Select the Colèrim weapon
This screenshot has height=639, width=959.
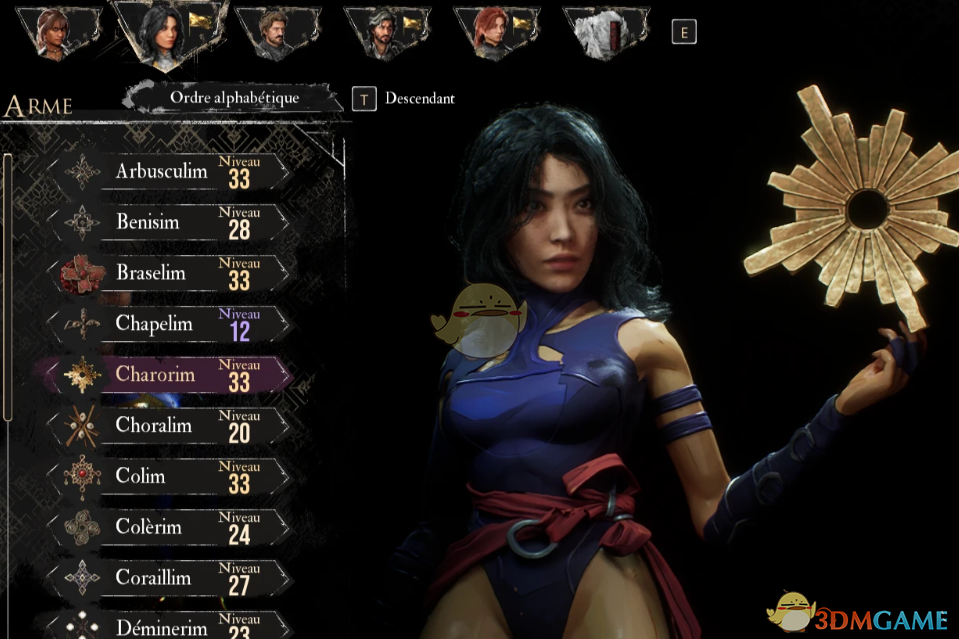click(x=170, y=527)
